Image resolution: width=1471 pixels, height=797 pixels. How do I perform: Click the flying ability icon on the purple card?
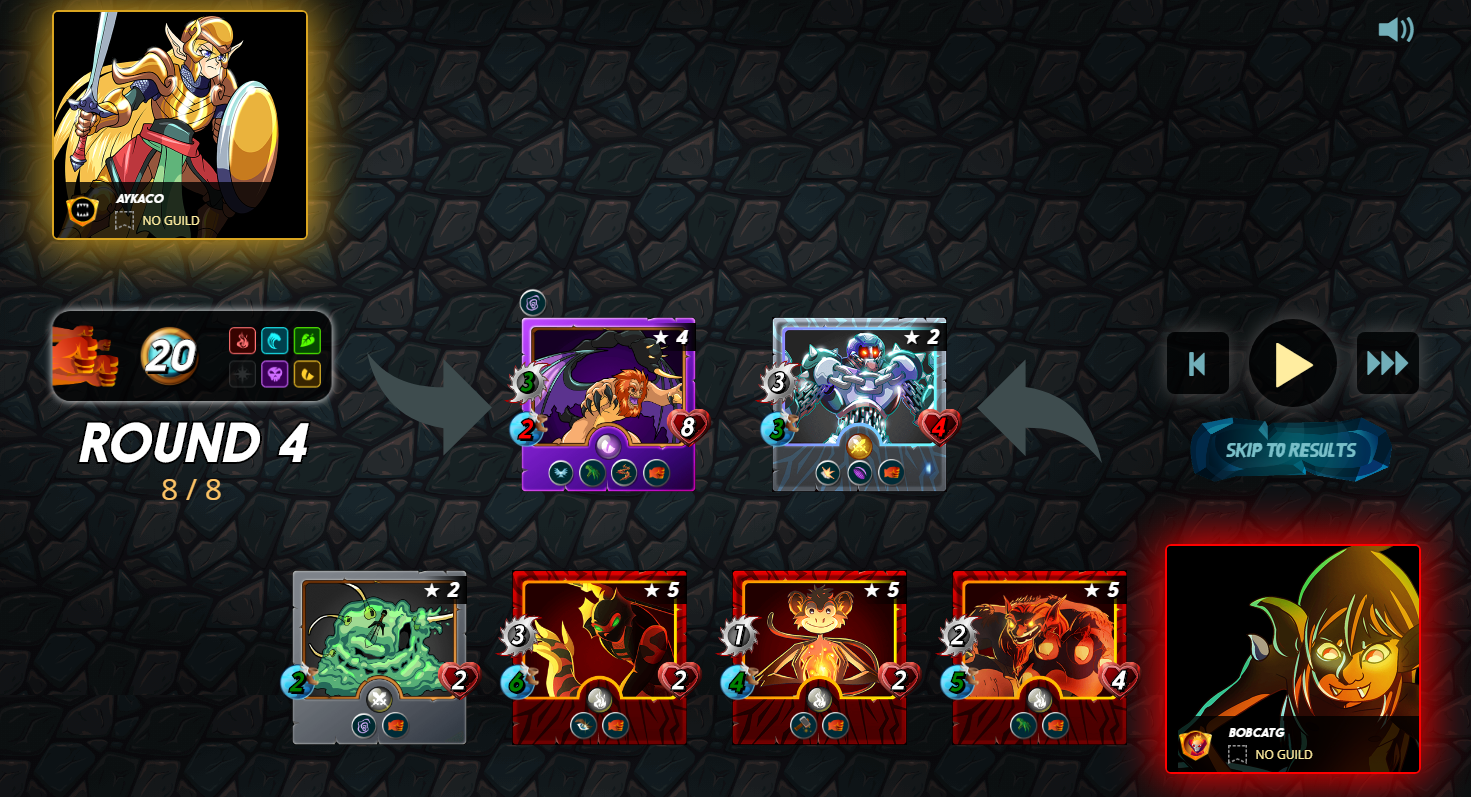point(560,471)
